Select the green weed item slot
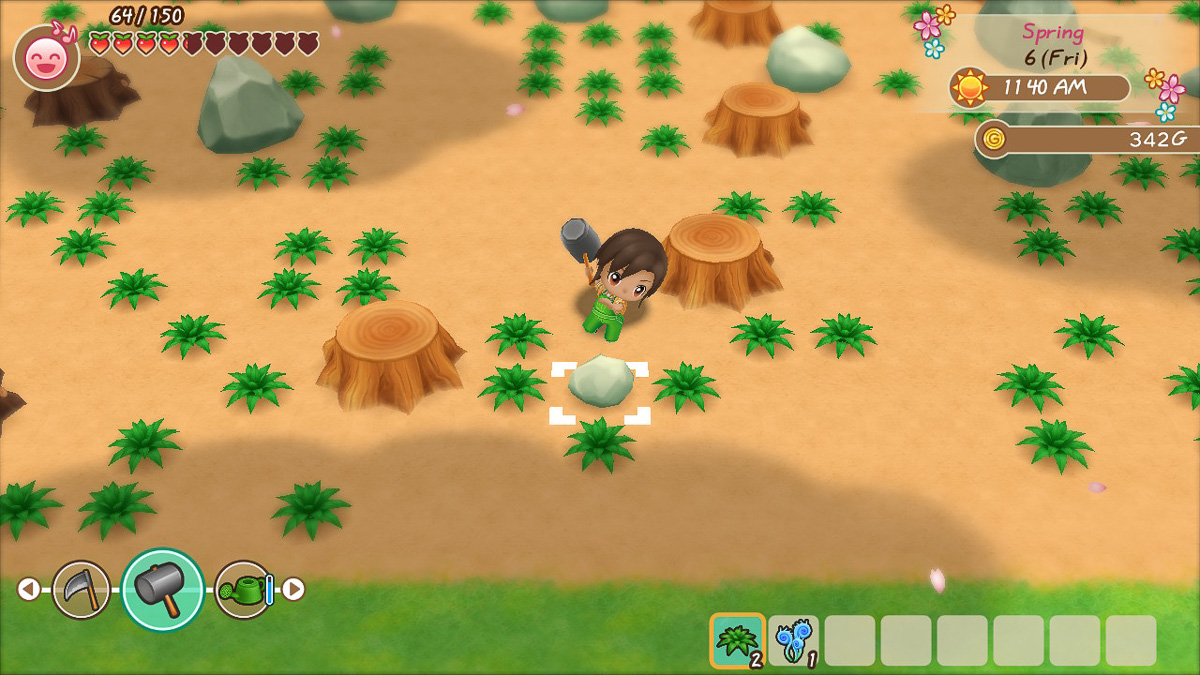The height and width of the screenshot is (675, 1200). pyautogui.click(x=738, y=640)
